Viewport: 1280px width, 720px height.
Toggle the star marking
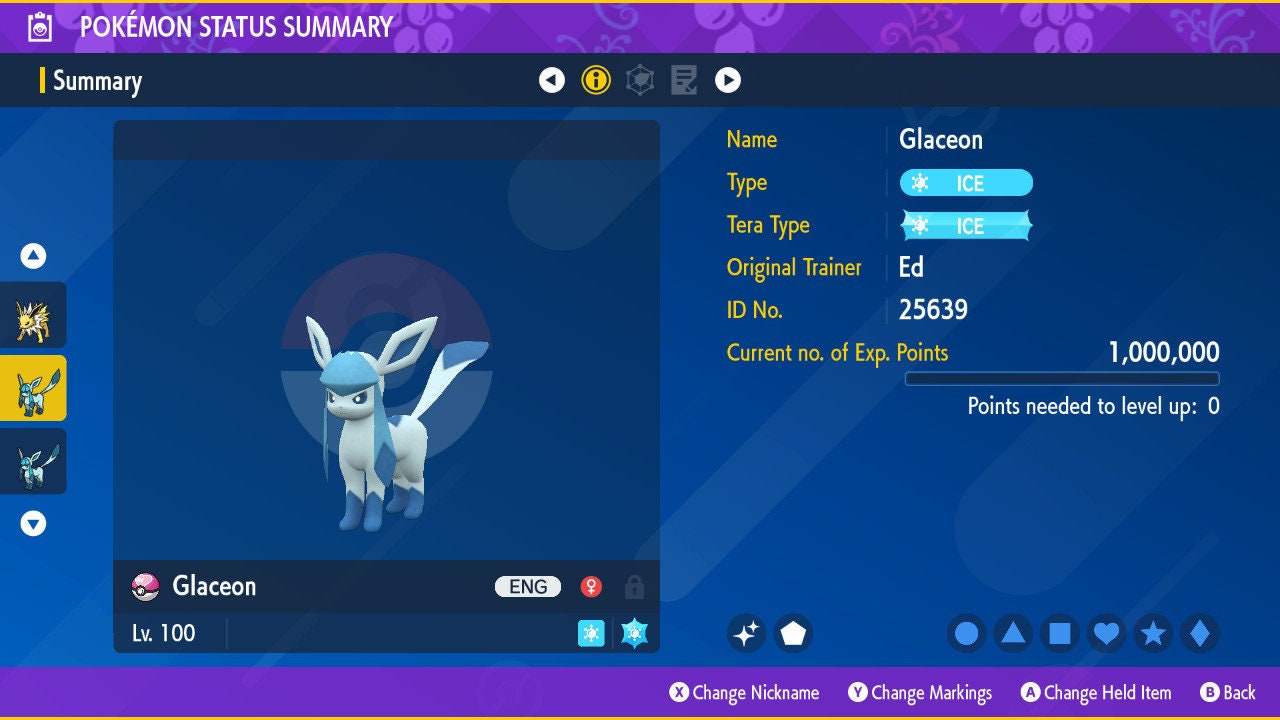tap(1153, 633)
